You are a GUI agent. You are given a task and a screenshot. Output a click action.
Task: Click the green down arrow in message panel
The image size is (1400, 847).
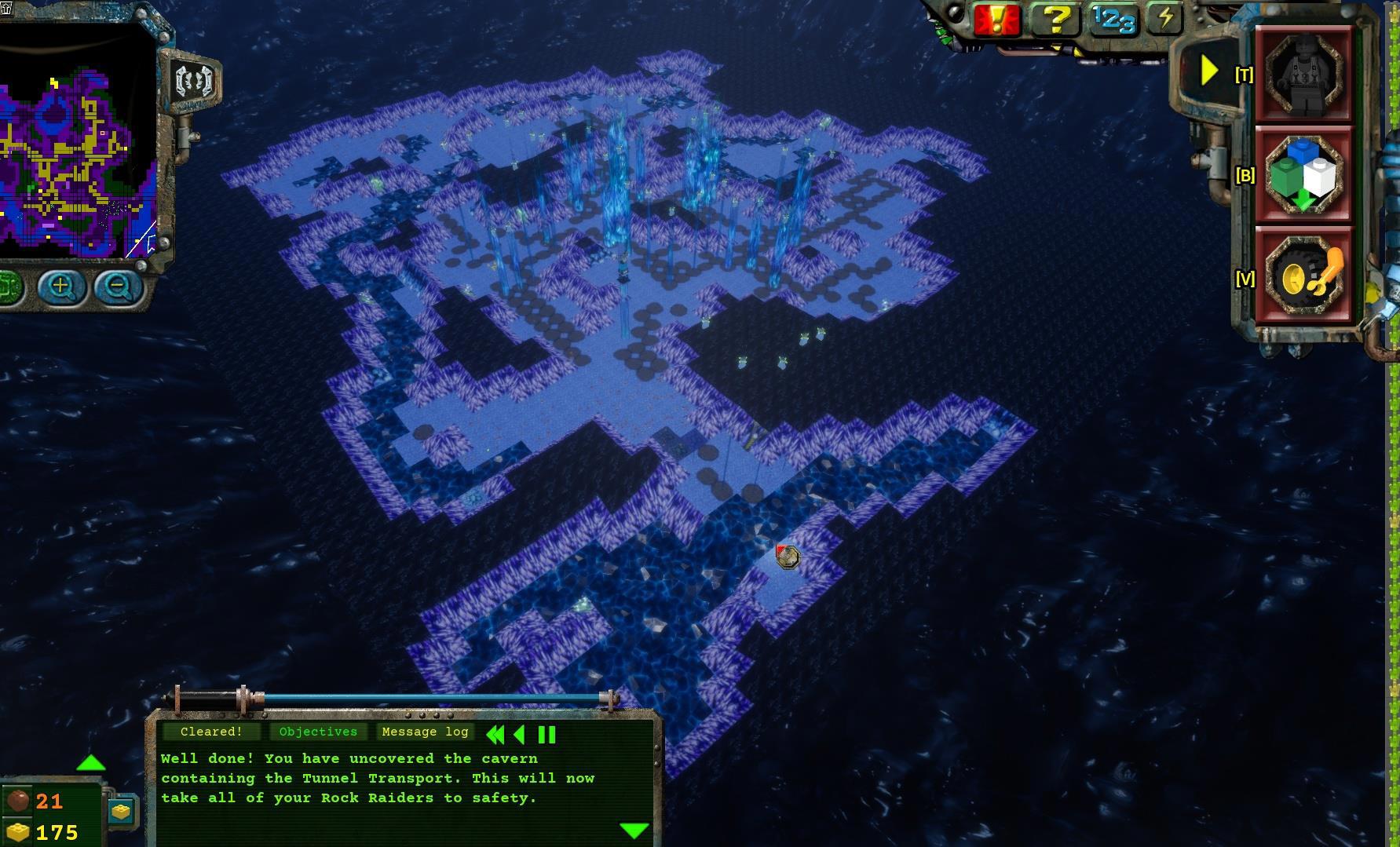634,830
